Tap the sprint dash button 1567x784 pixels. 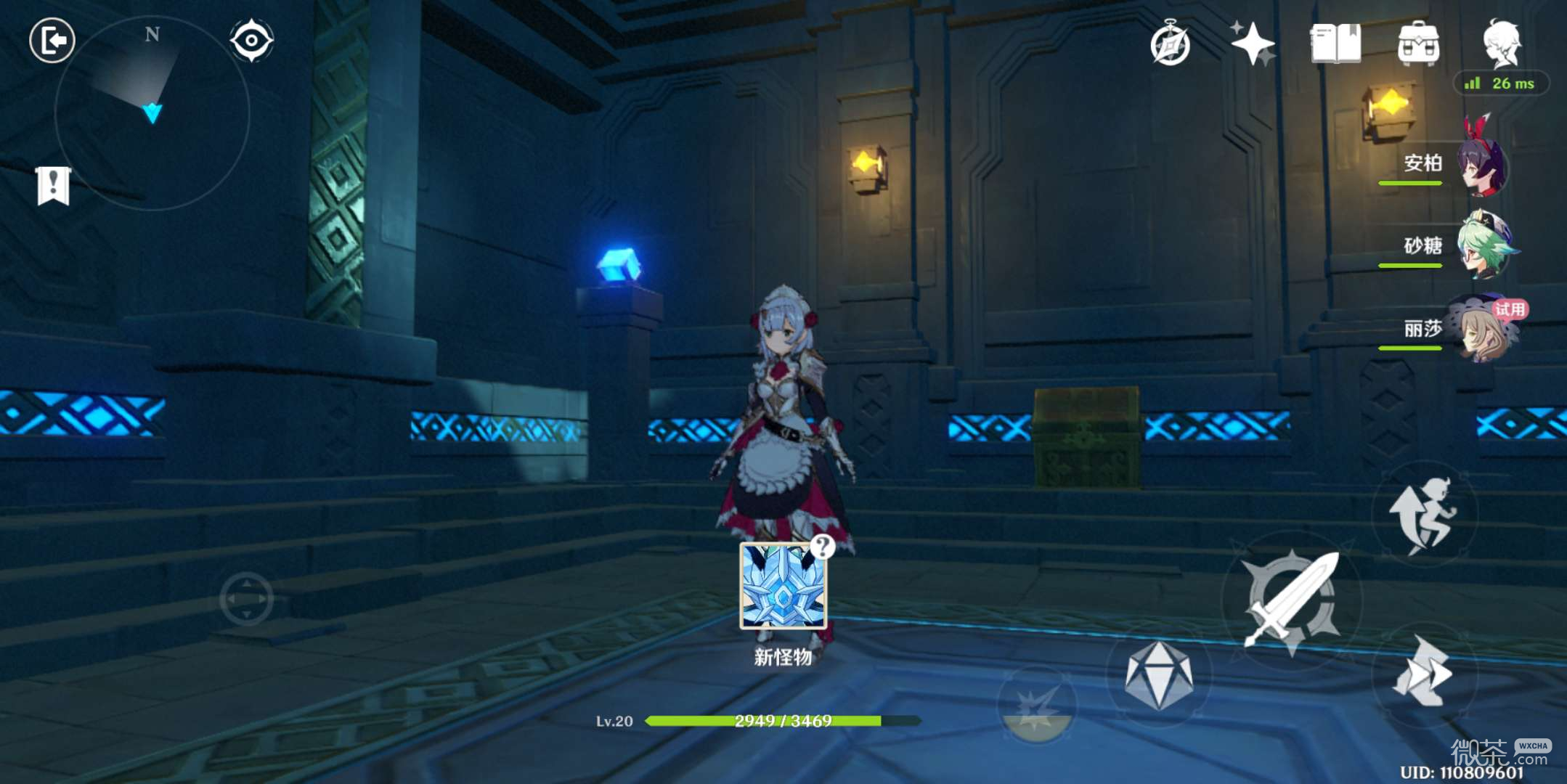point(1424,672)
